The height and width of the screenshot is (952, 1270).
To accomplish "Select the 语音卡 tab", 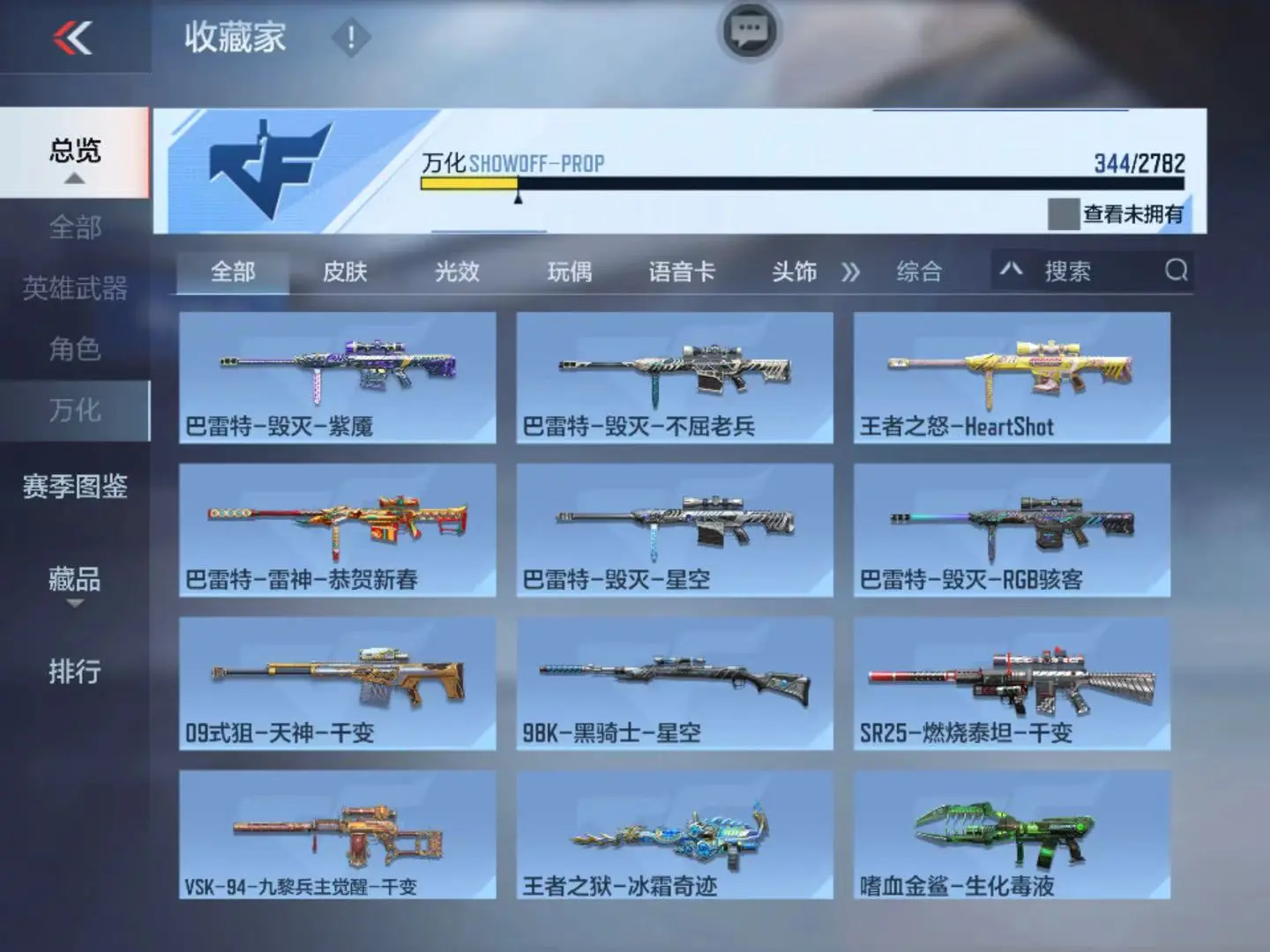I will coord(682,271).
